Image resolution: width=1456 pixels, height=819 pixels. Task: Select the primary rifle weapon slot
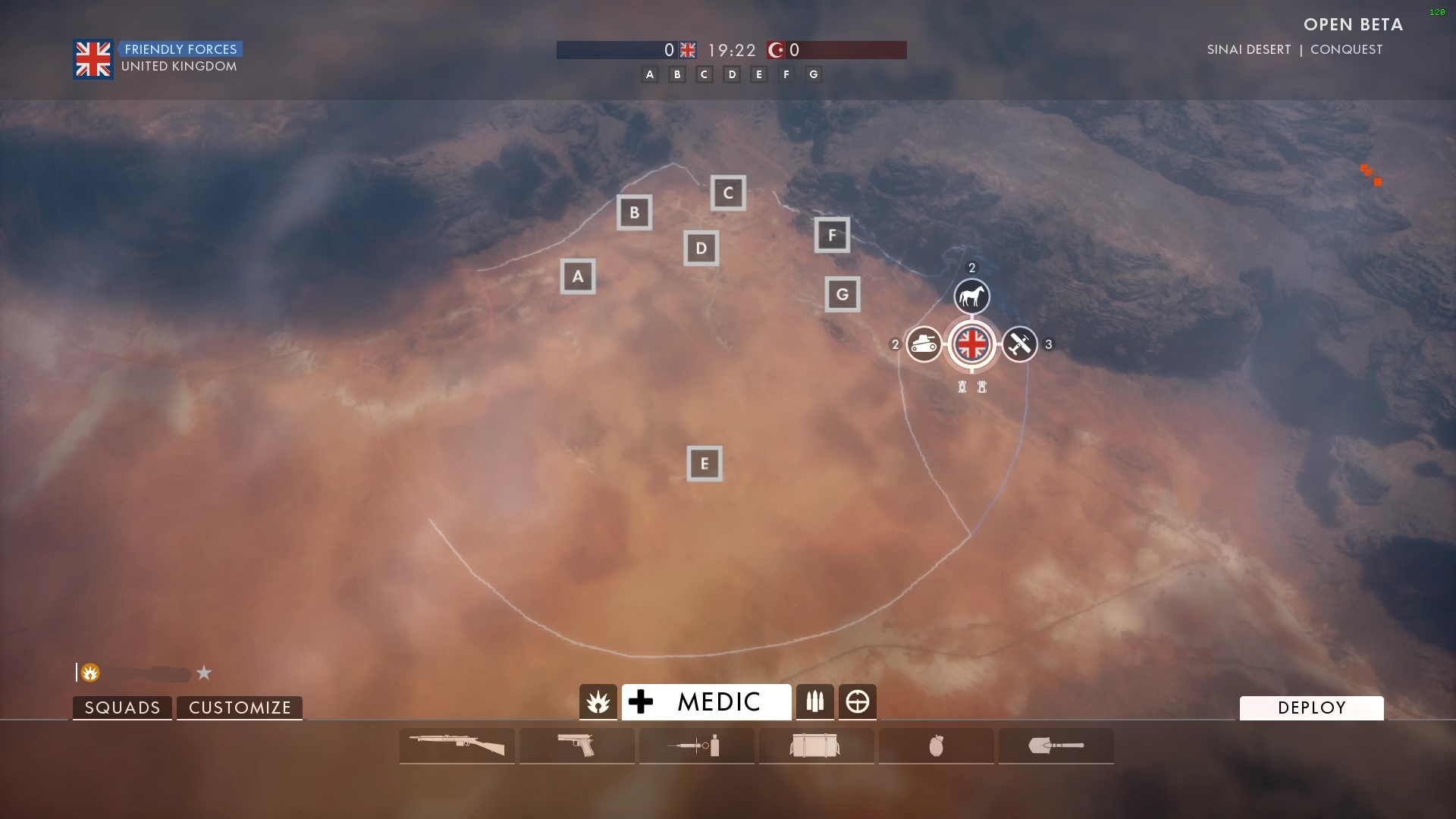pyautogui.click(x=457, y=745)
